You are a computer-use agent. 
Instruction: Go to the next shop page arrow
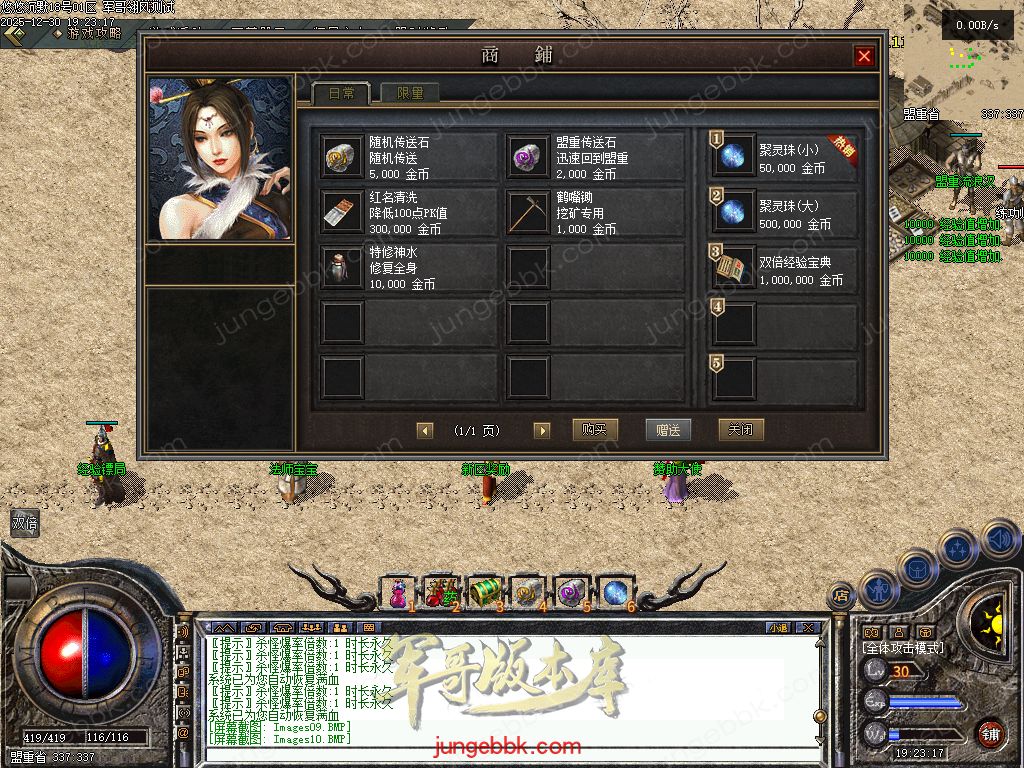(542, 431)
